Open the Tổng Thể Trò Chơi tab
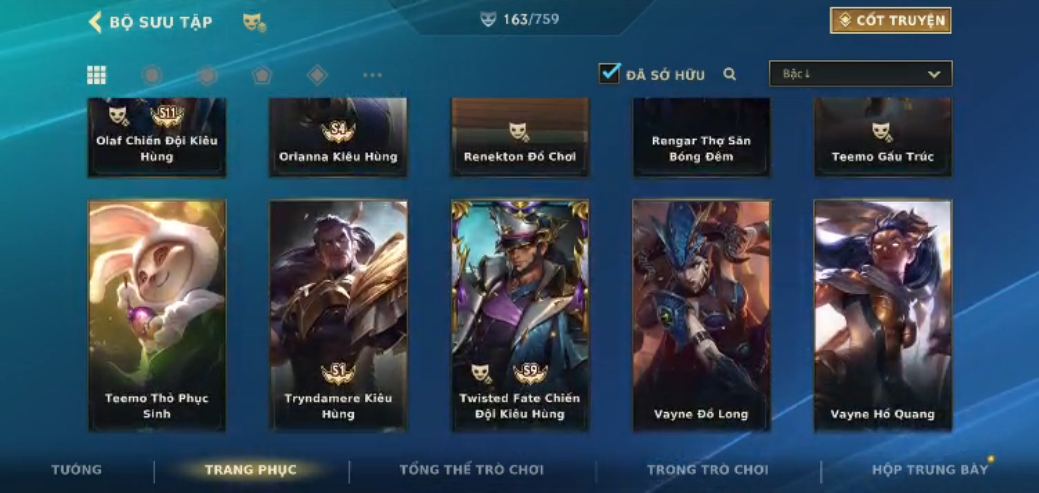 [472, 470]
